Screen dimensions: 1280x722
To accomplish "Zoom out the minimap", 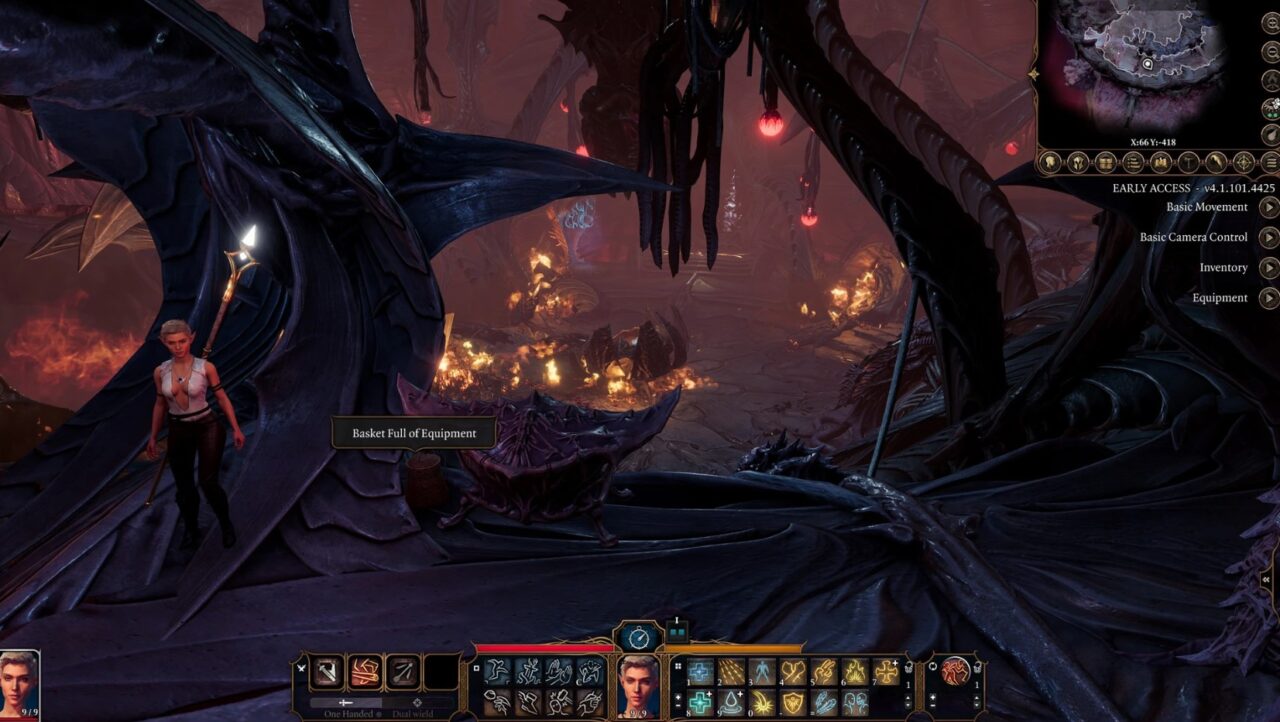I will click(1271, 51).
